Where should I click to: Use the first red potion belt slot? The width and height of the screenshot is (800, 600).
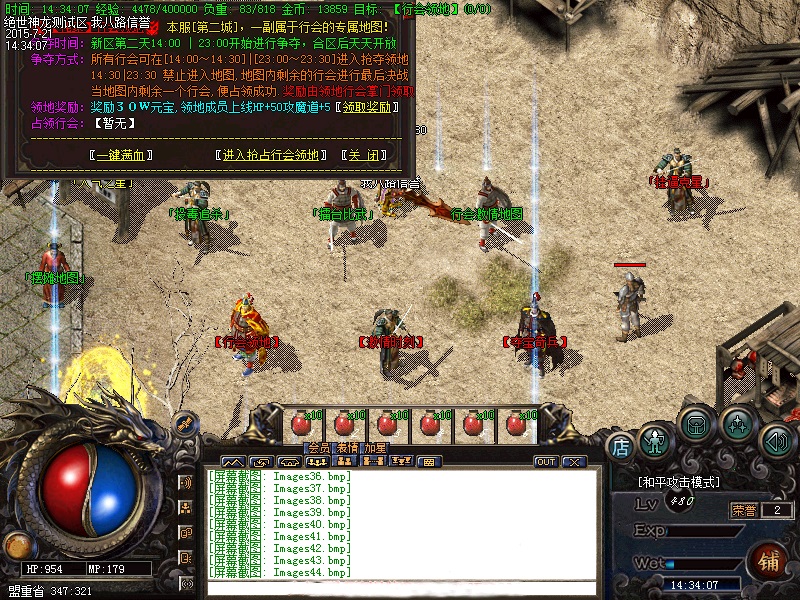pyautogui.click(x=300, y=424)
